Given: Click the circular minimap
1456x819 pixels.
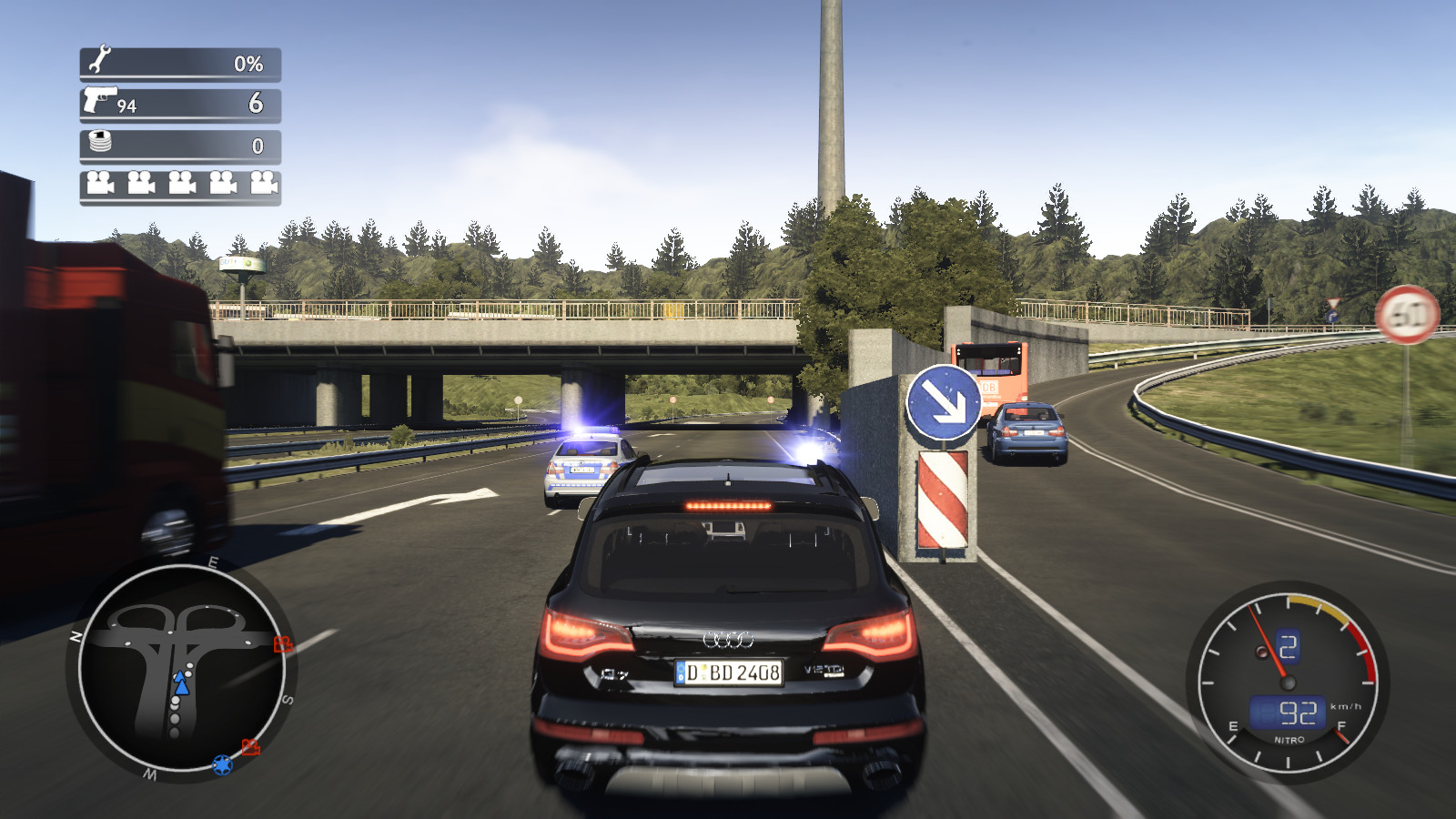Looking at the screenshot, I should (x=182, y=669).
